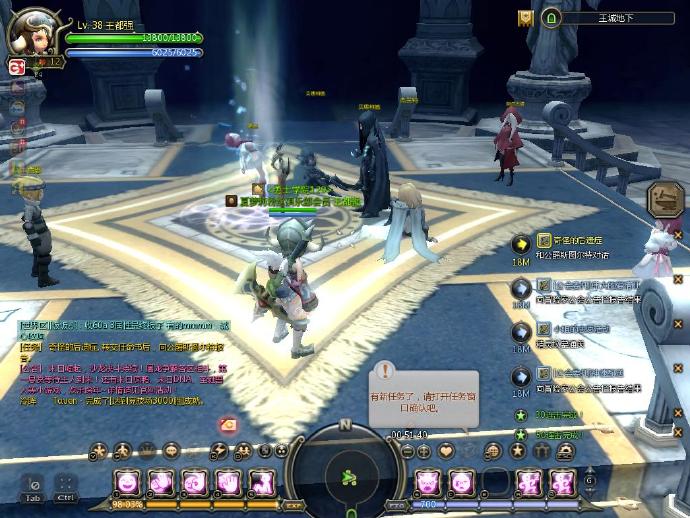Close the top quest tracker entry
690x518 pixels.
(677, 236)
